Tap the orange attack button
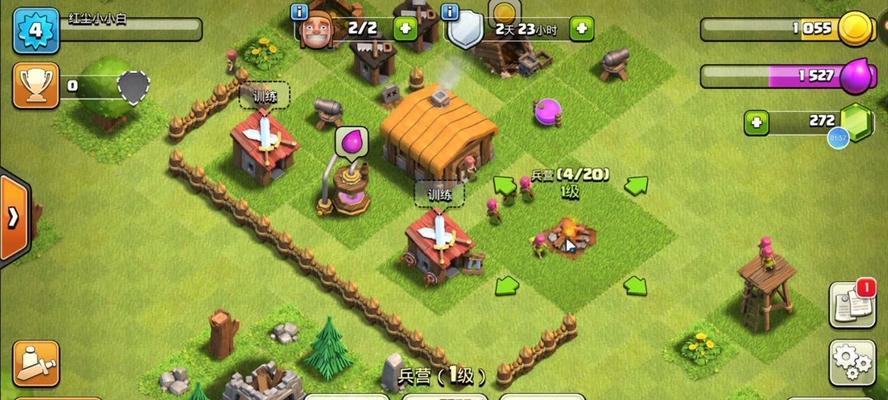 point(35,363)
